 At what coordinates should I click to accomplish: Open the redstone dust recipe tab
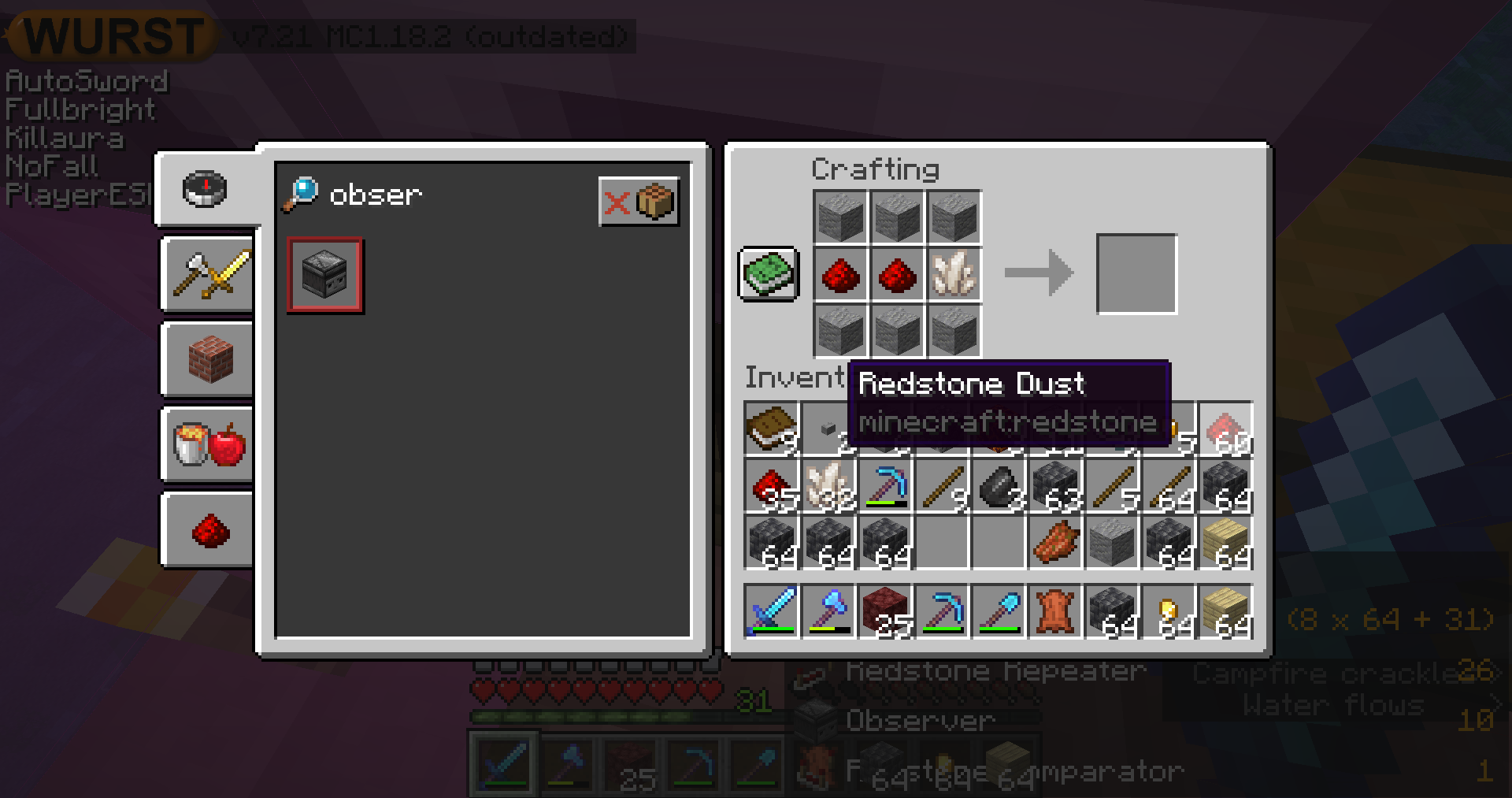pyautogui.click(x=209, y=530)
